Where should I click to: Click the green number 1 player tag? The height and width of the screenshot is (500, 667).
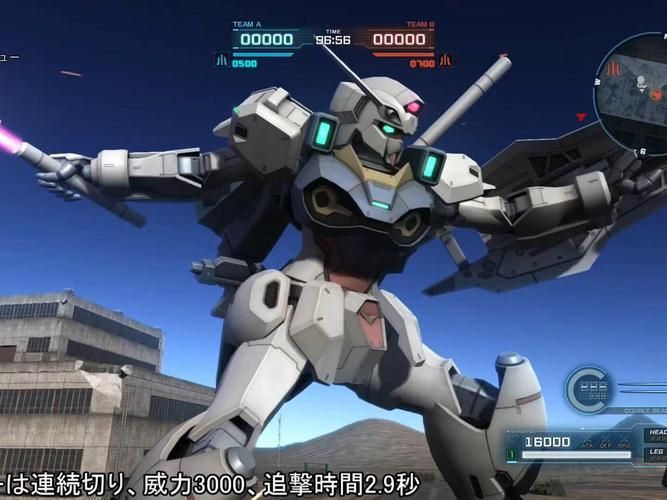(x=510, y=456)
